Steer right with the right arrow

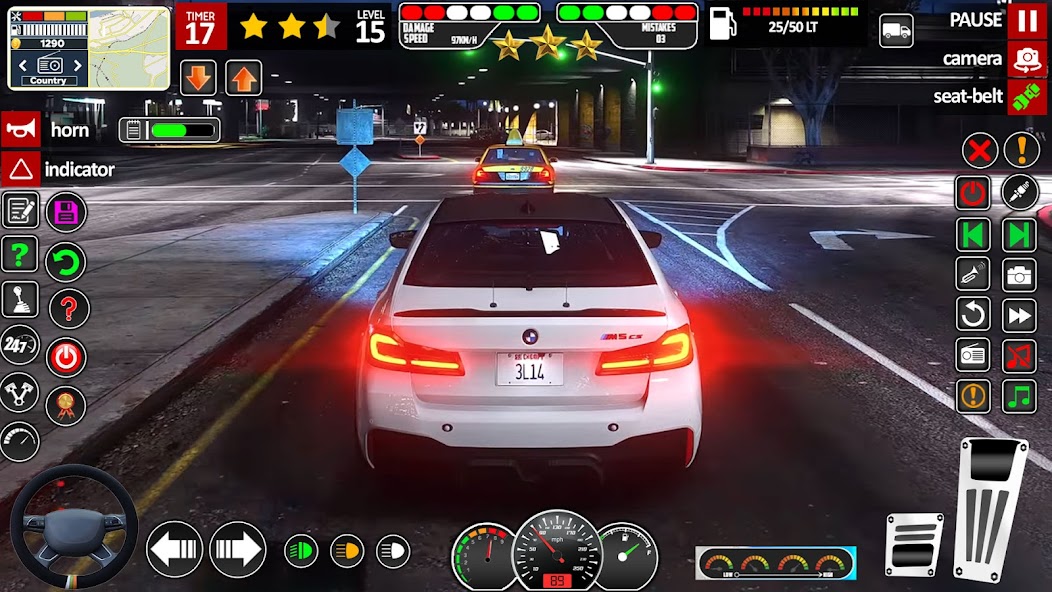[237, 550]
